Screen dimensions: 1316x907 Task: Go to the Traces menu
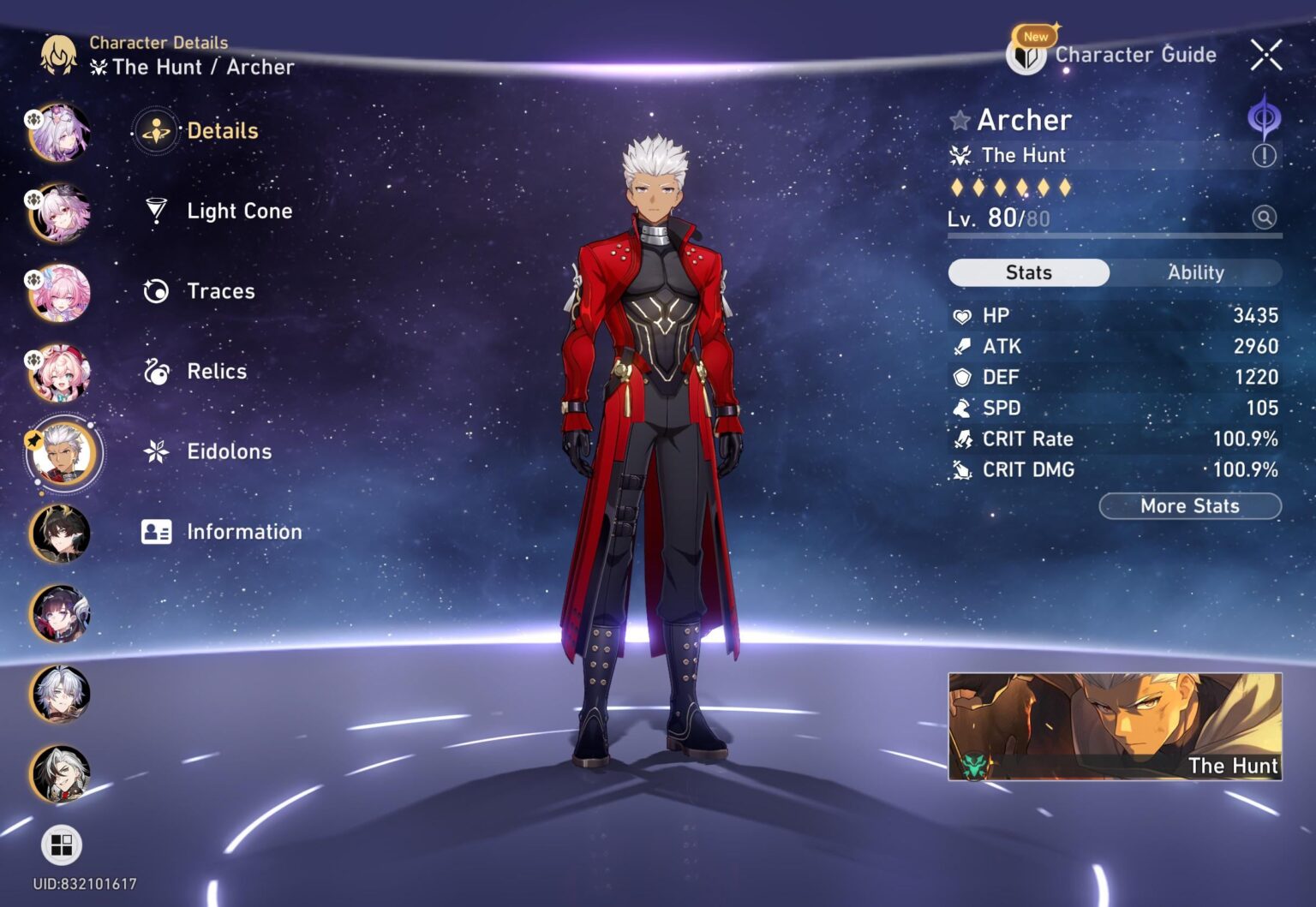pyautogui.click(x=220, y=291)
